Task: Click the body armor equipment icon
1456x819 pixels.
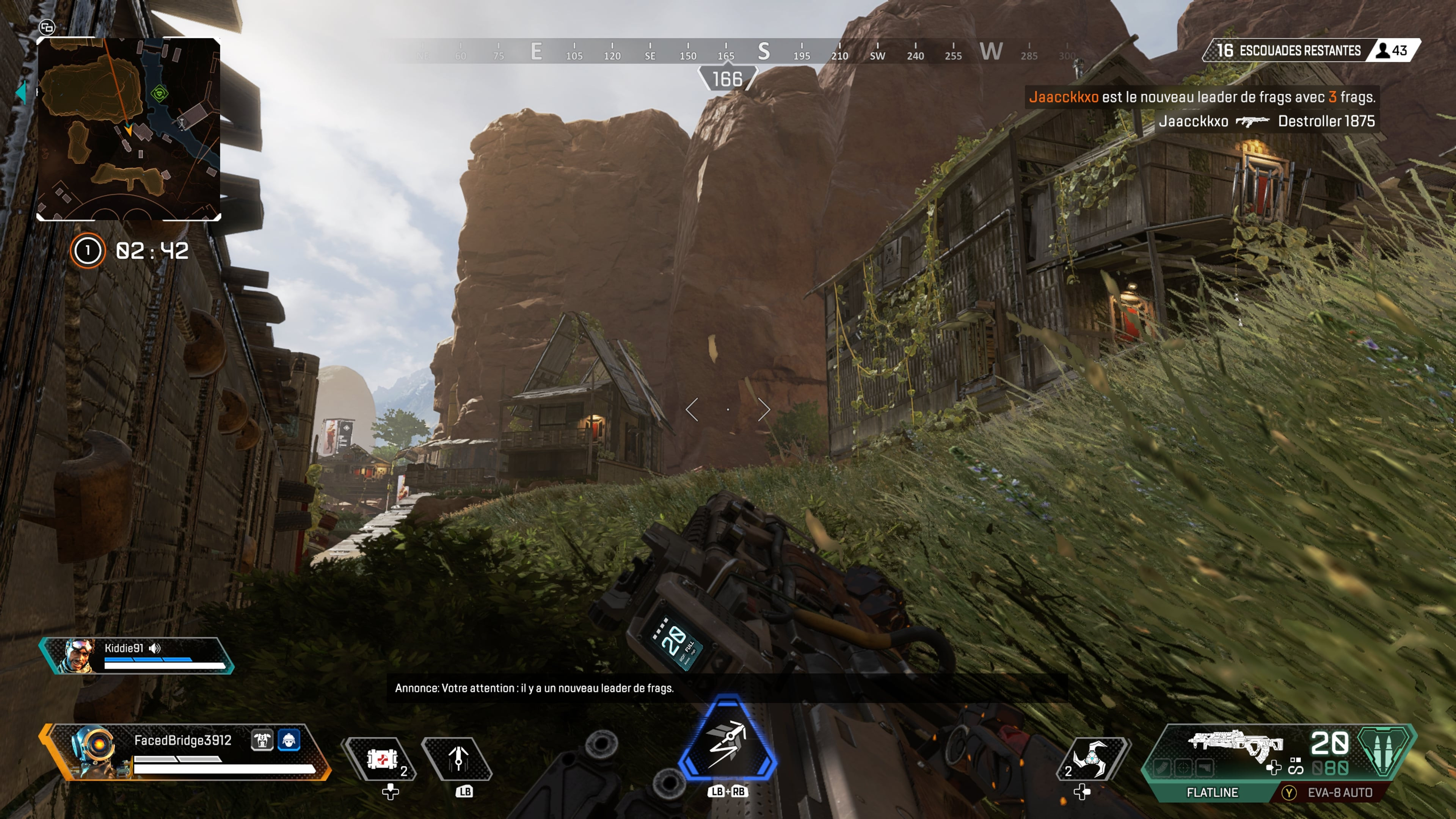Action: (262, 740)
